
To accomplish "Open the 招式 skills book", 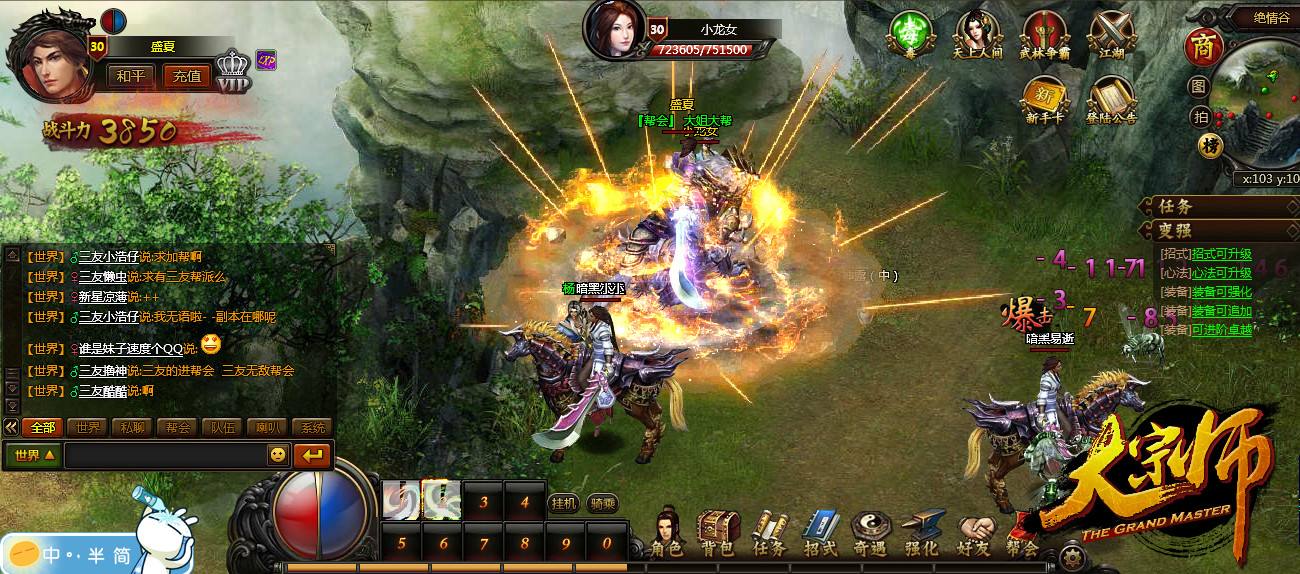I will point(820,532).
